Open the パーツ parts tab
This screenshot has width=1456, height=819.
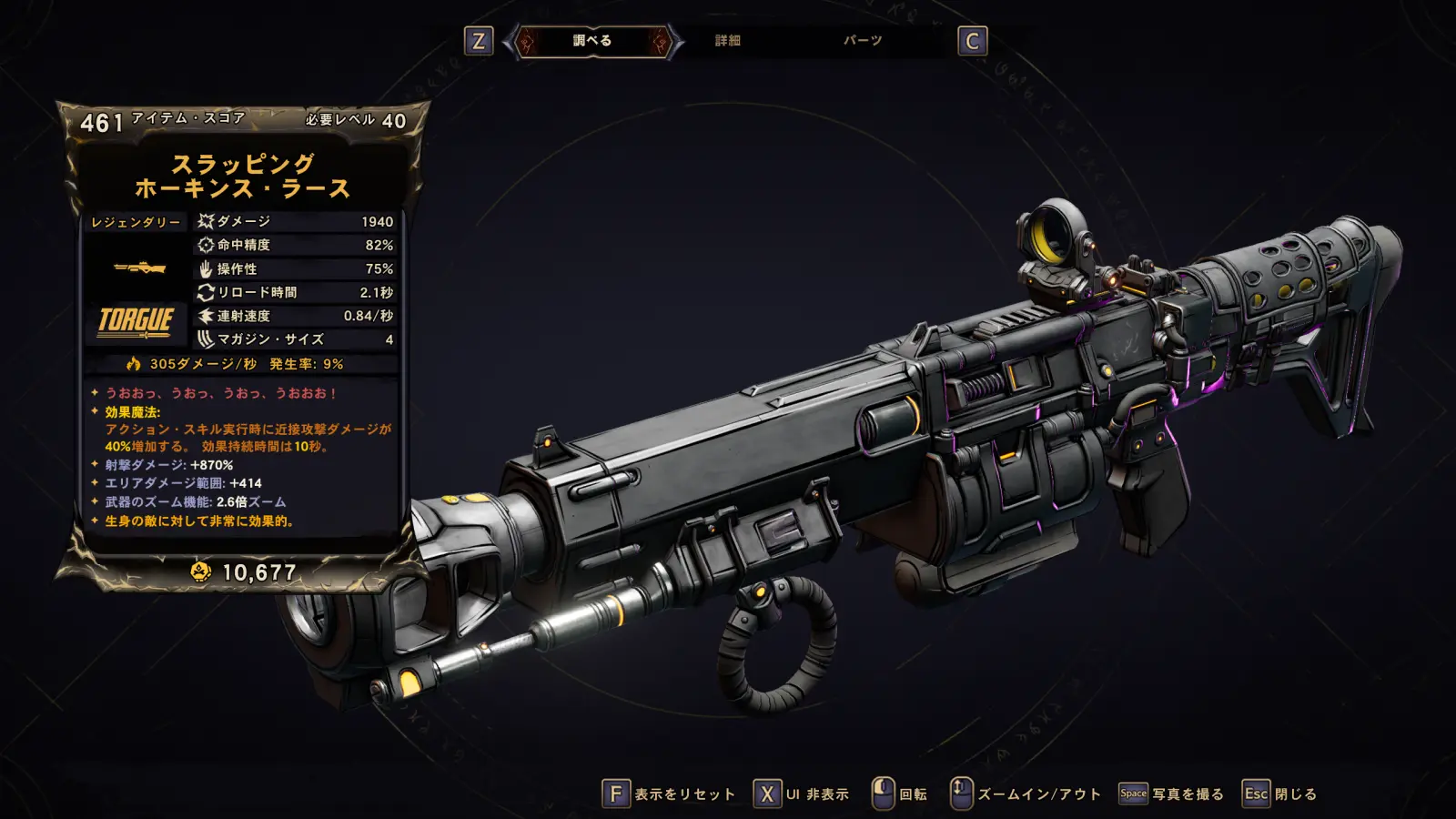coord(862,41)
